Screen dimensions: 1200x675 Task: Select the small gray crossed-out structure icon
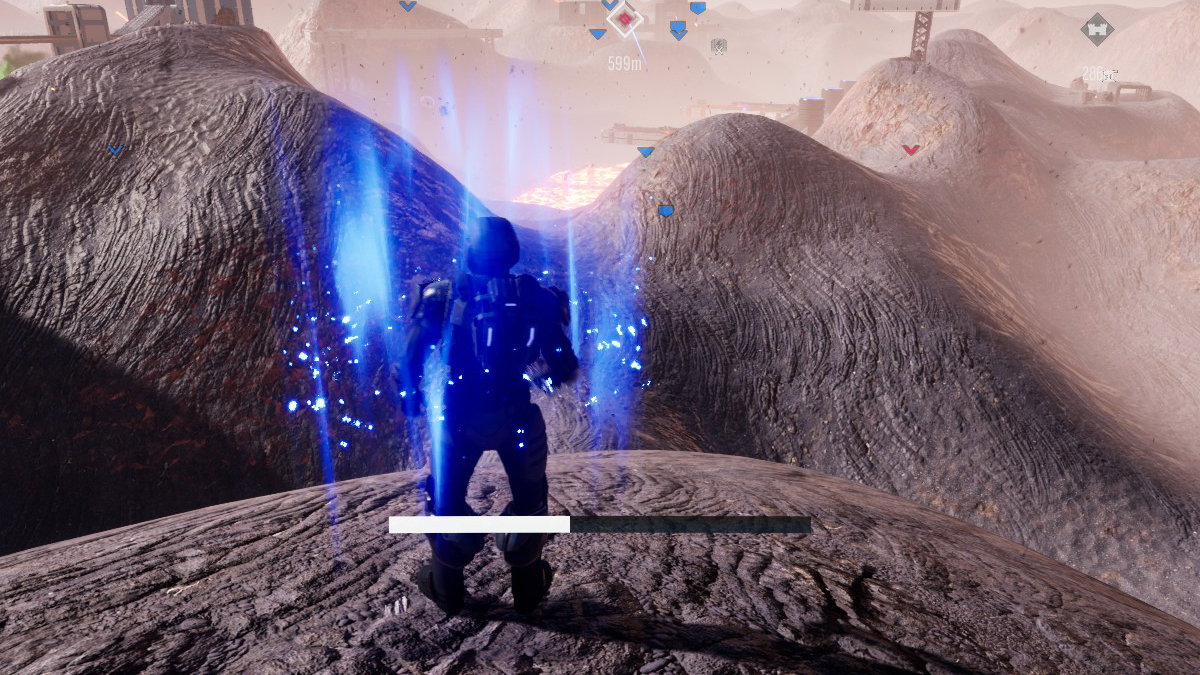pos(718,46)
